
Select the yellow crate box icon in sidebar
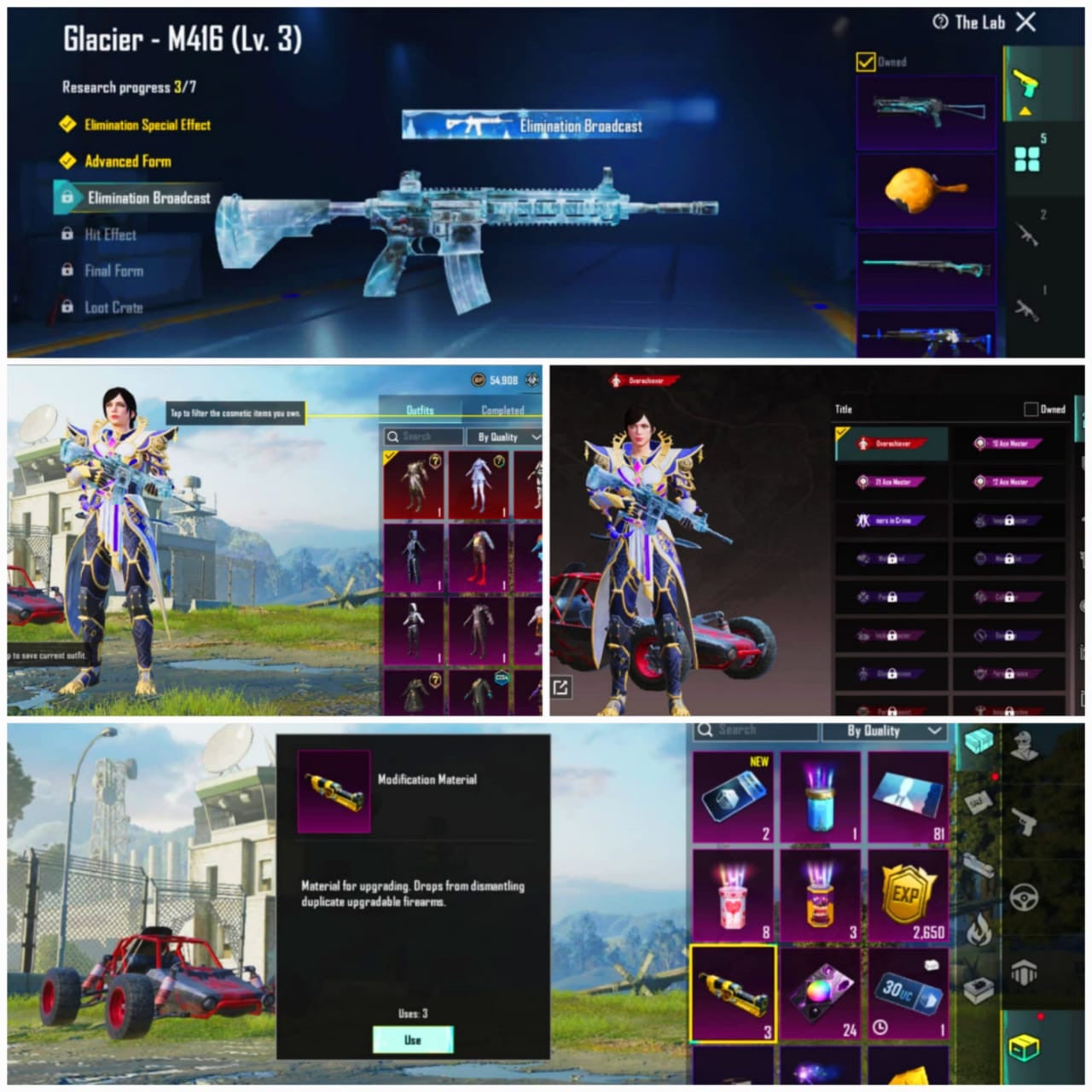tap(1024, 1043)
